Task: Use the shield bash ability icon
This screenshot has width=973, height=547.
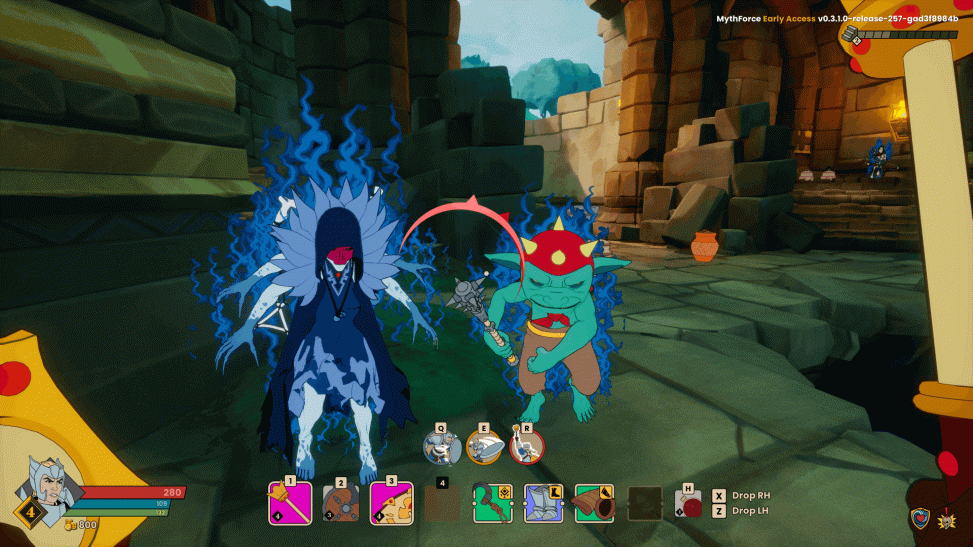Action: (485, 447)
